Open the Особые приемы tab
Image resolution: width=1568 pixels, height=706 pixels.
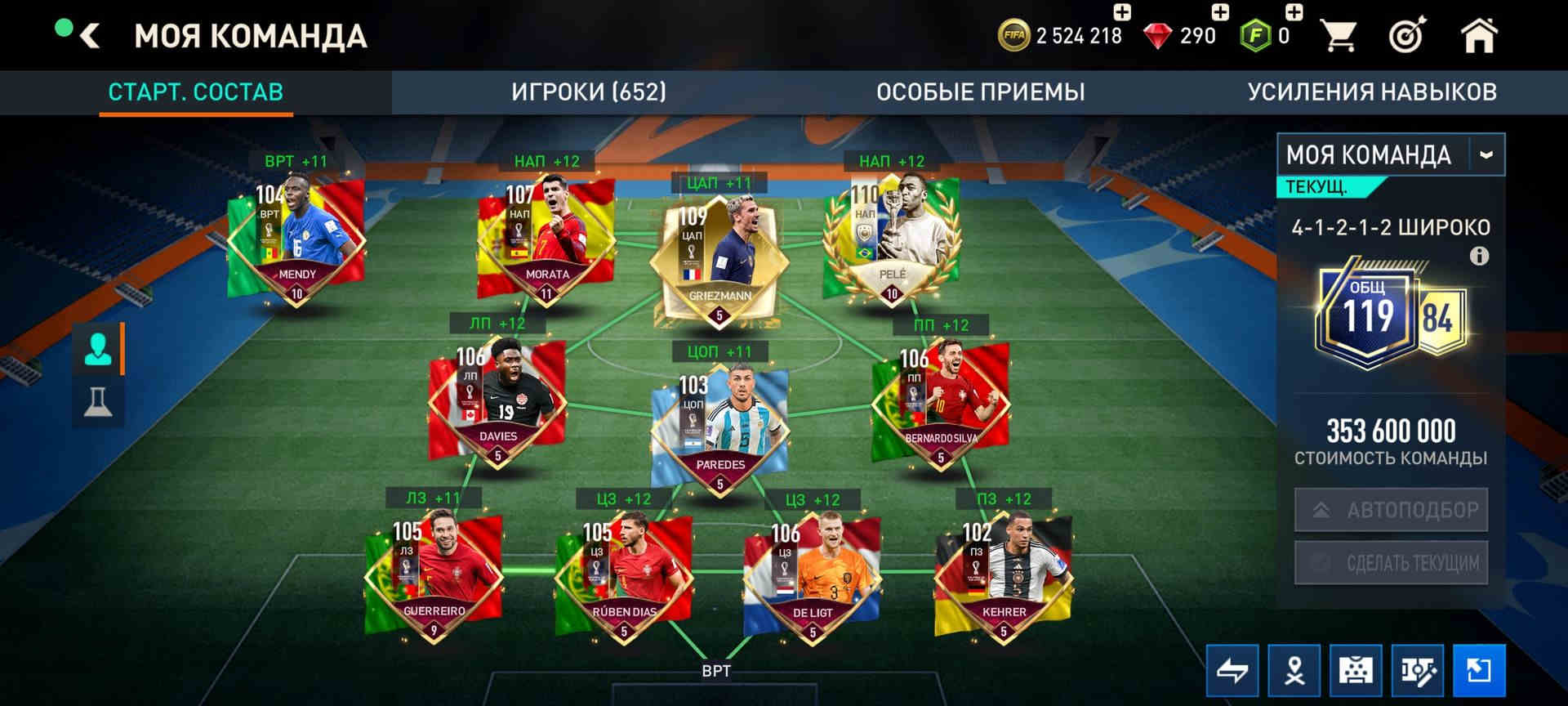[980, 92]
